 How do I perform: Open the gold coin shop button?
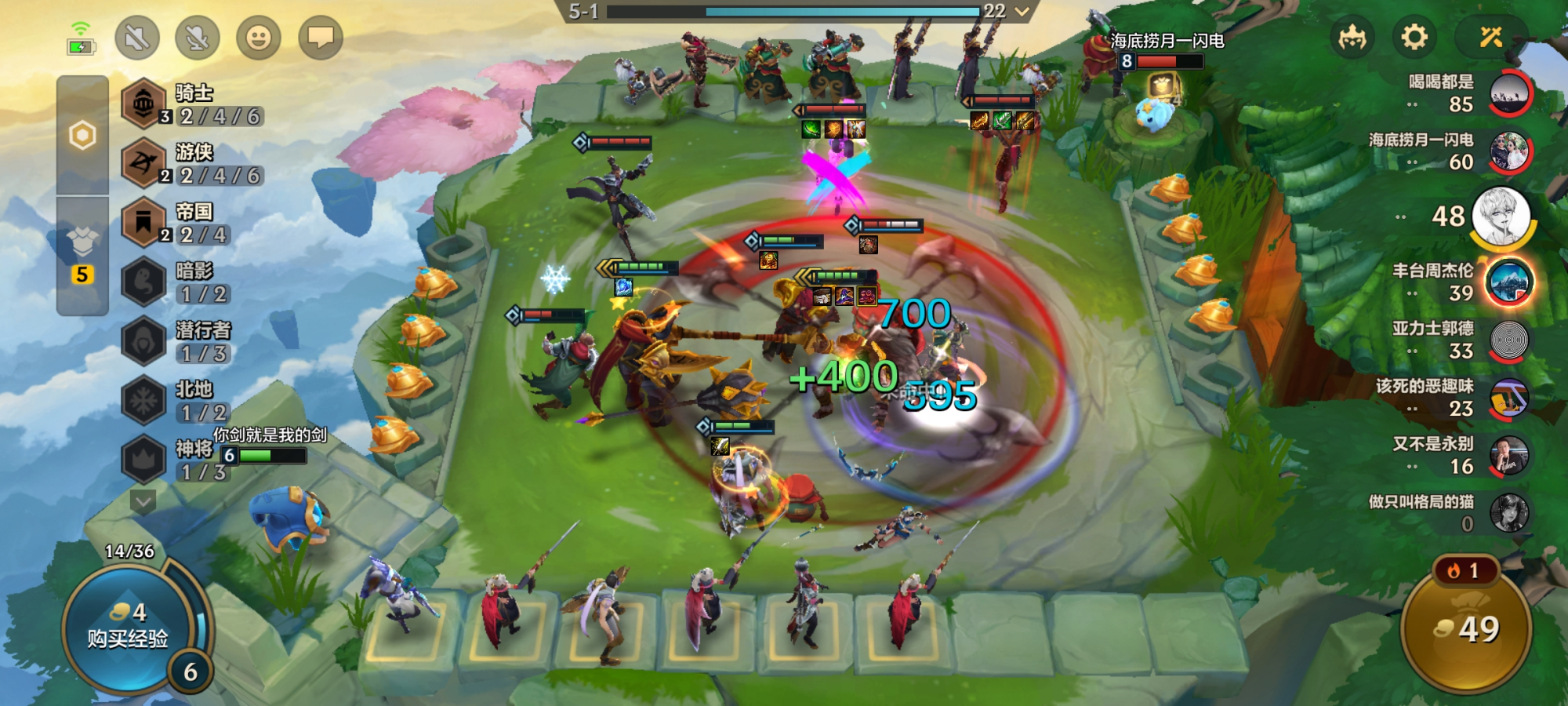pos(1465,629)
